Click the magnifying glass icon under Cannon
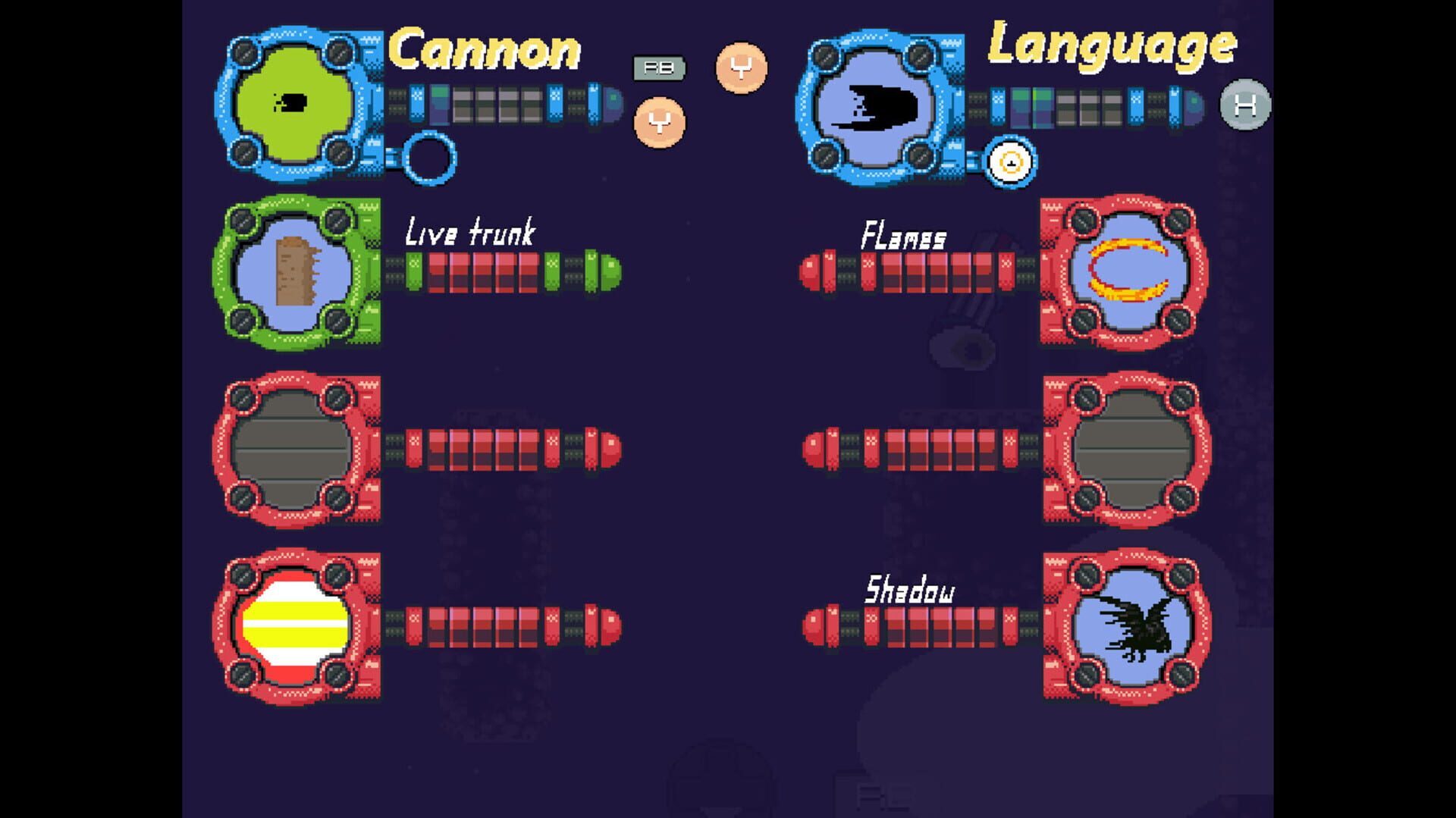This screenshot has height=818, width=1456. [431, 158]
